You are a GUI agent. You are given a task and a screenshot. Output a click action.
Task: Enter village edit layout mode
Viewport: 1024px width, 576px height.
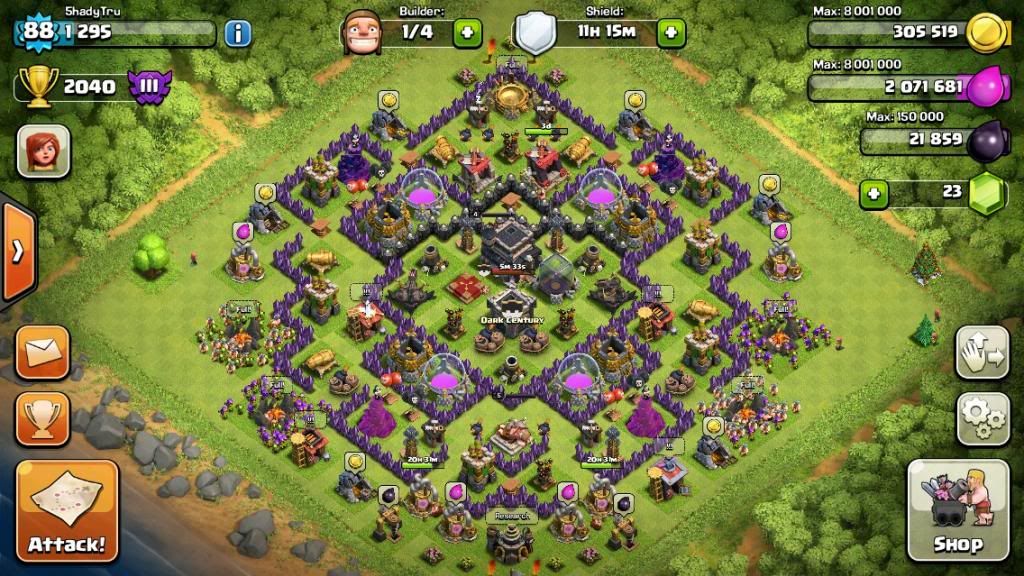pos(982,352)
